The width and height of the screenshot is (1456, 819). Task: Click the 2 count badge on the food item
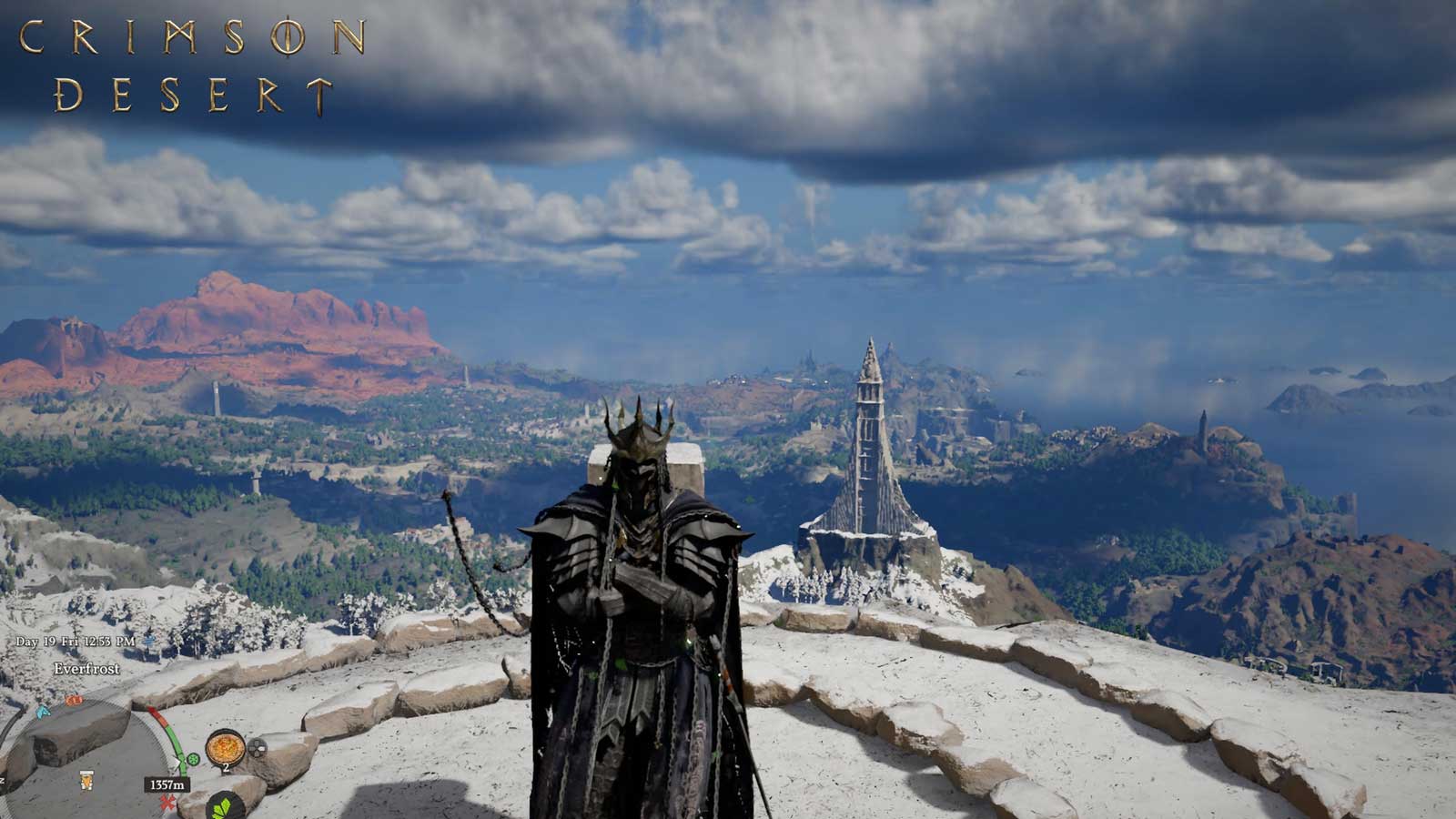click(x=227, y=767)
